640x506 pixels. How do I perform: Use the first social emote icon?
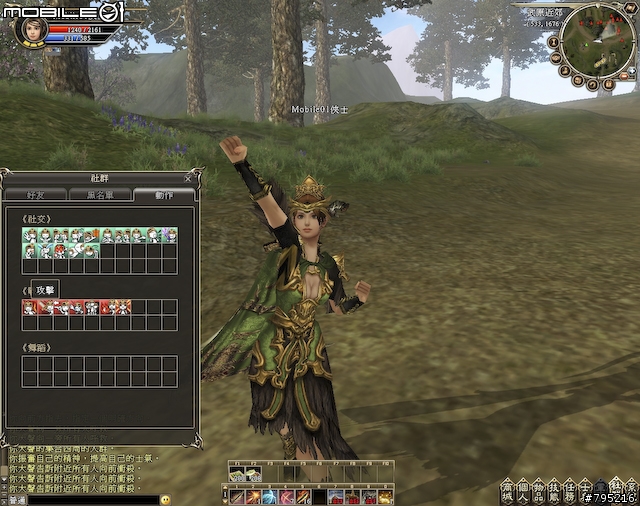(29, 236)
